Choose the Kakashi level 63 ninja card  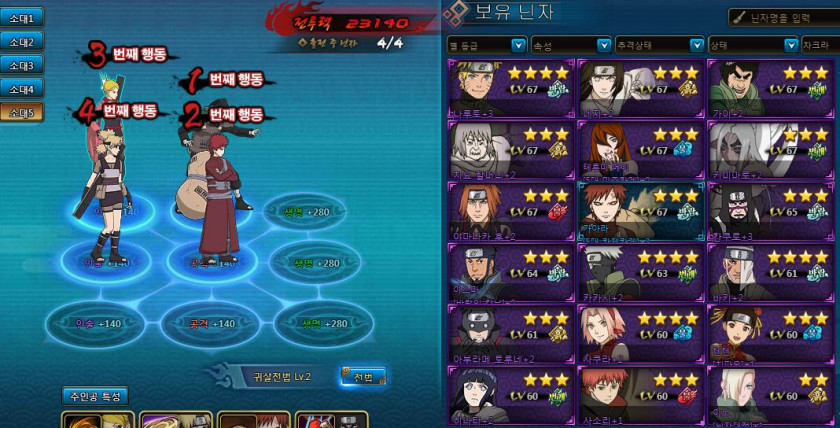click(x=641, y=274)
